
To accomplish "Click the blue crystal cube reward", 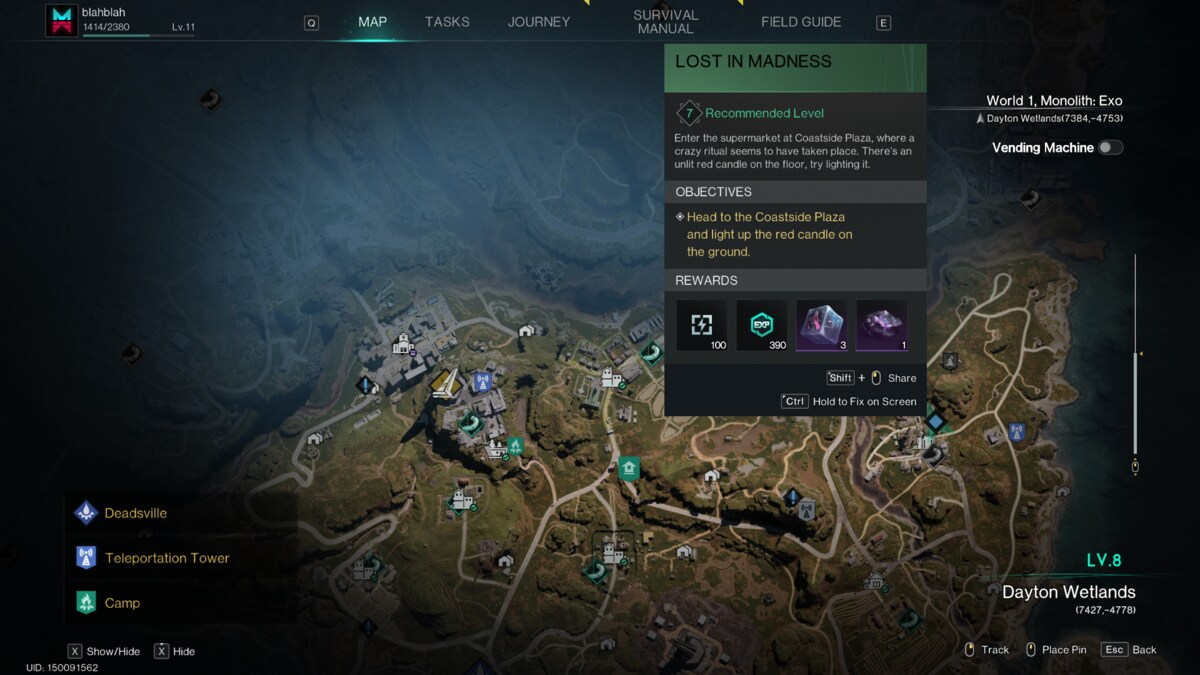I will 821,325.
